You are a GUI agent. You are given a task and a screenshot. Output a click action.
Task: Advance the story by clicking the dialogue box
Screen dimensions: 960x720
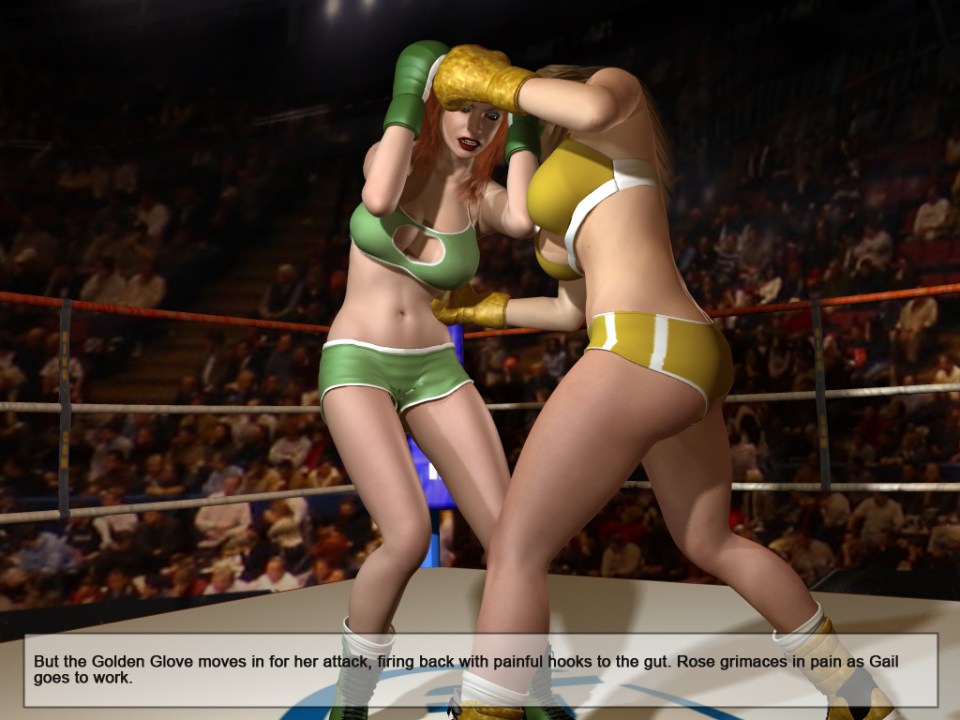(x=480, y=669)
